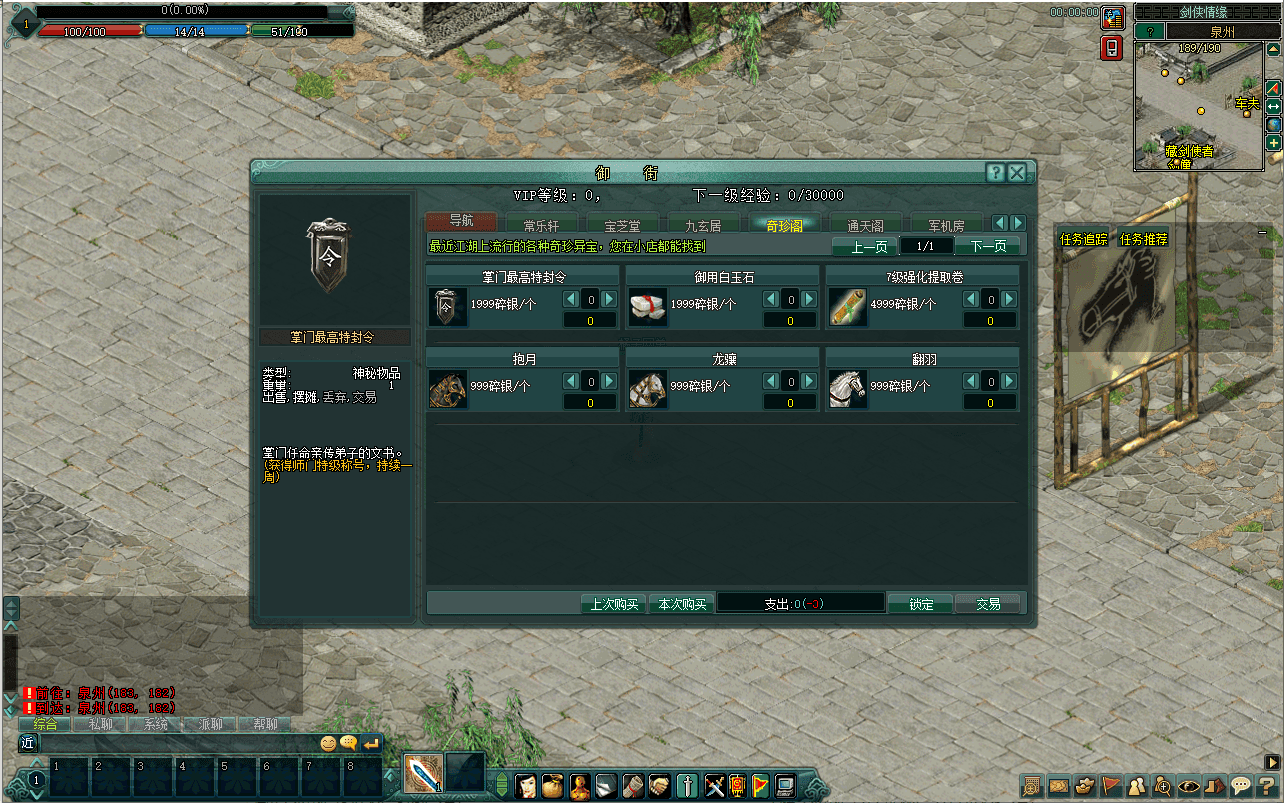The height and width of the screenshot is (803, 1284).
Task: Pick the 7级强化提取卷 scroll icon
Action: click(x=847, y=307)
